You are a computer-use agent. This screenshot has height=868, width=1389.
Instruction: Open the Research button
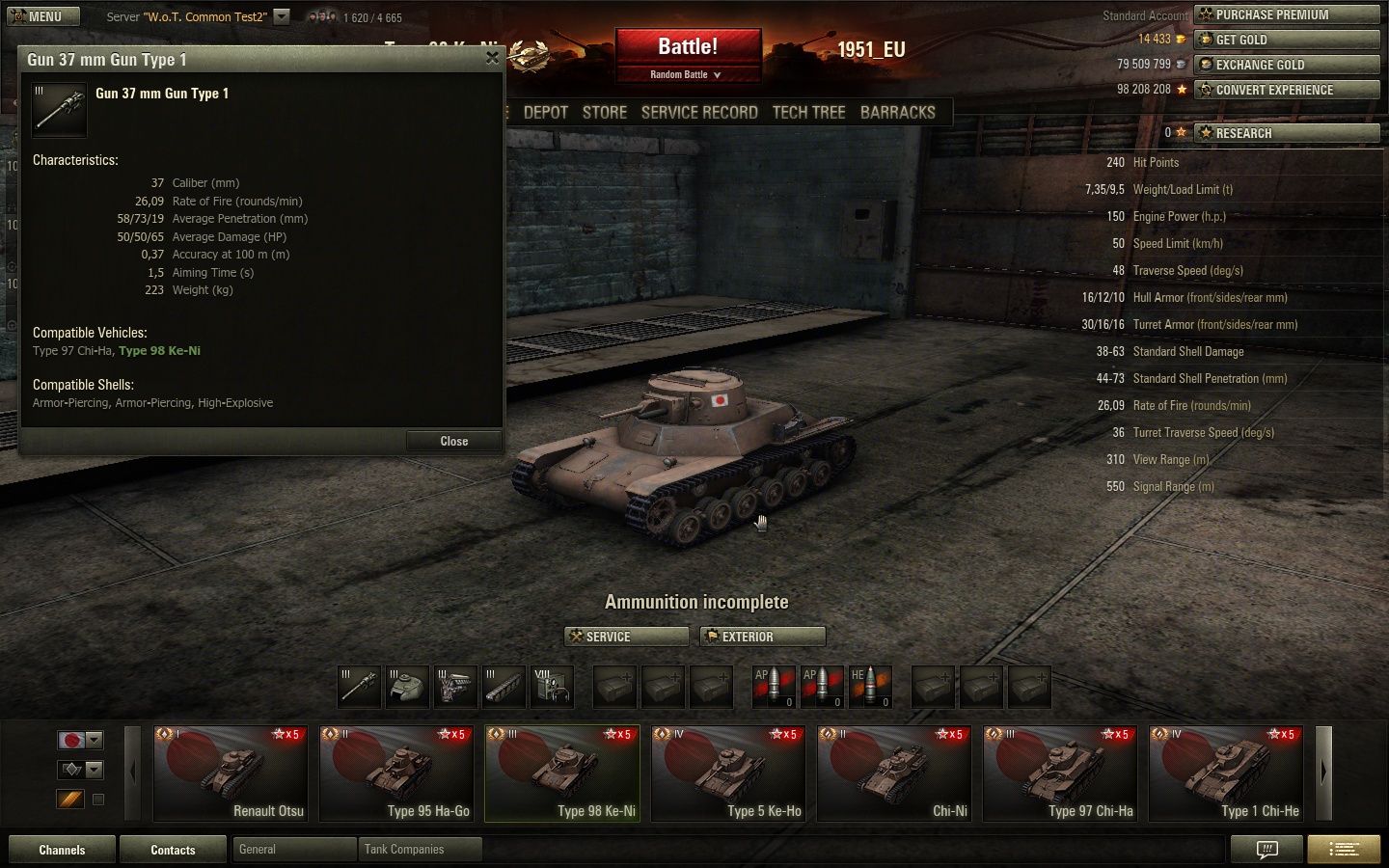point(1286,133)
